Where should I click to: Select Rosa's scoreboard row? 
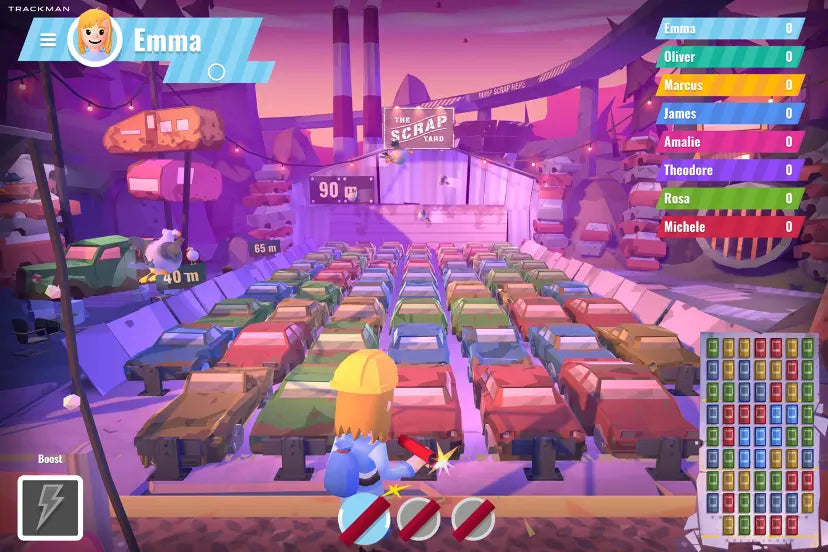[x=729, y=198]
